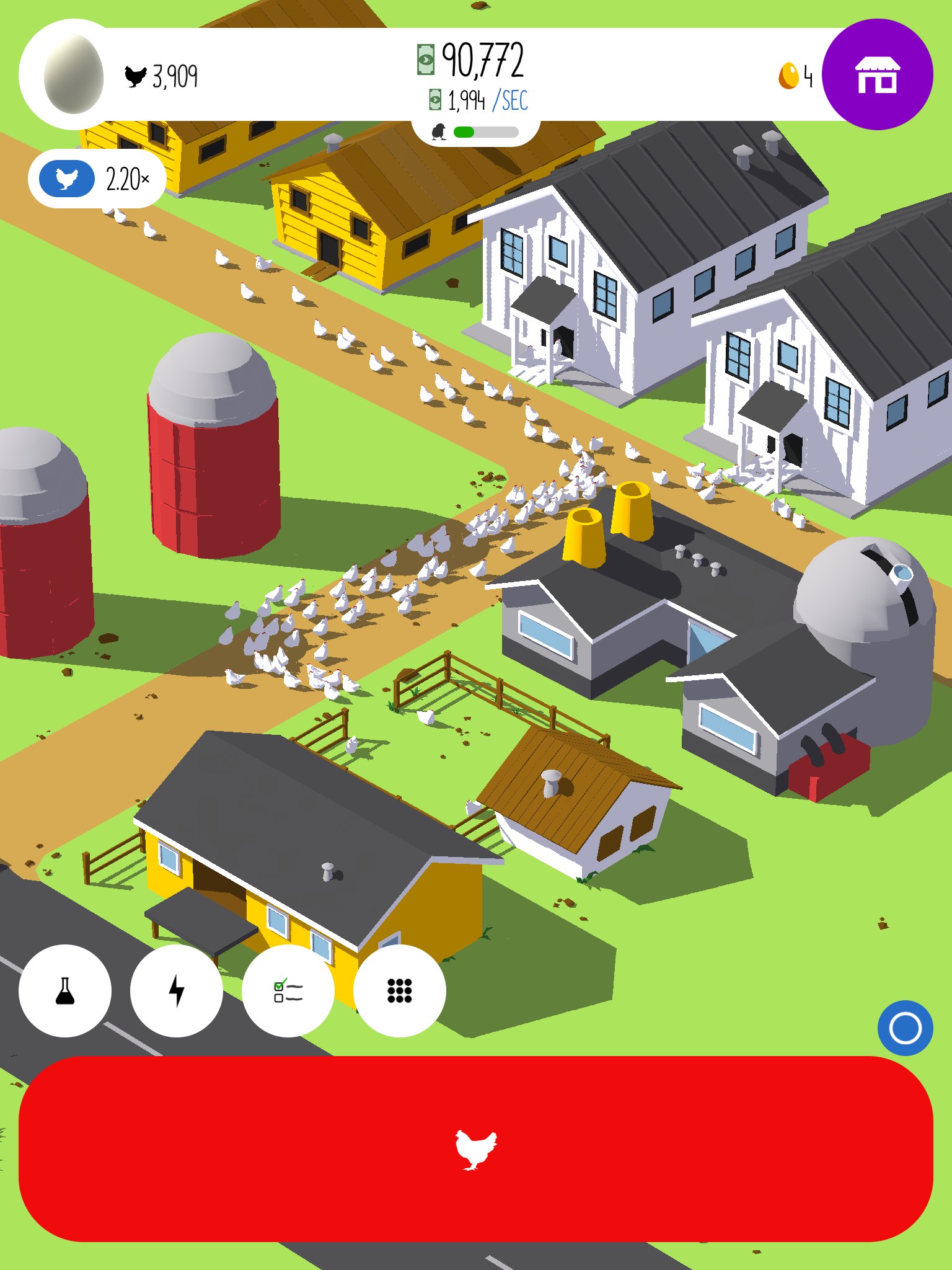The width and height of the screenshot is (952, 1270).
Task: Tap the blue chicken icon in the multiplier pill
Action: (66, 179)
